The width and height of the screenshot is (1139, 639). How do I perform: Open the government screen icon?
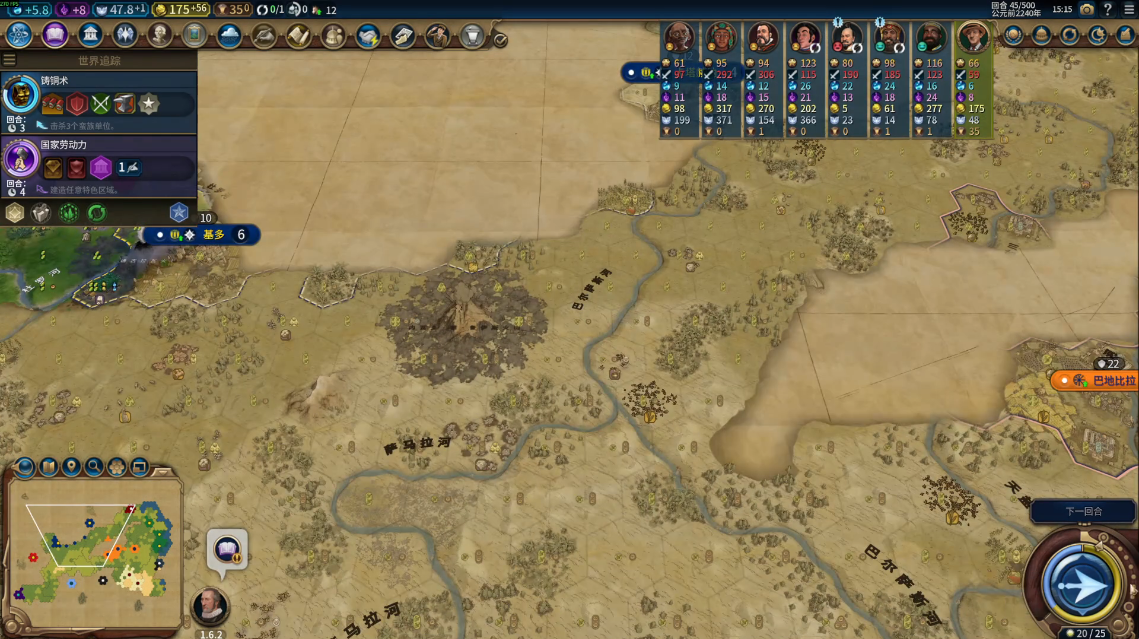[x=90, y=35]
